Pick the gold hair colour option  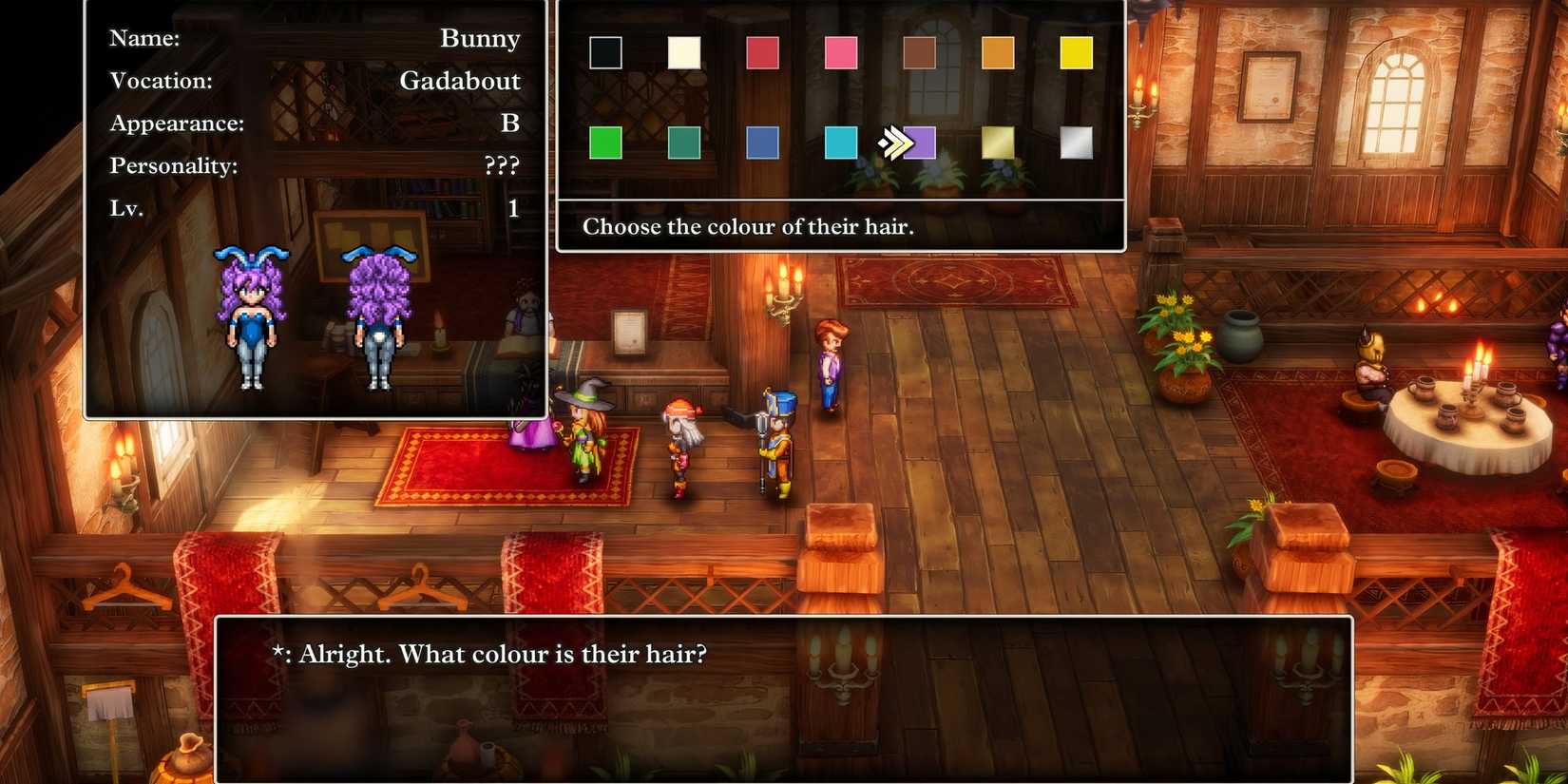pos(999,143)
